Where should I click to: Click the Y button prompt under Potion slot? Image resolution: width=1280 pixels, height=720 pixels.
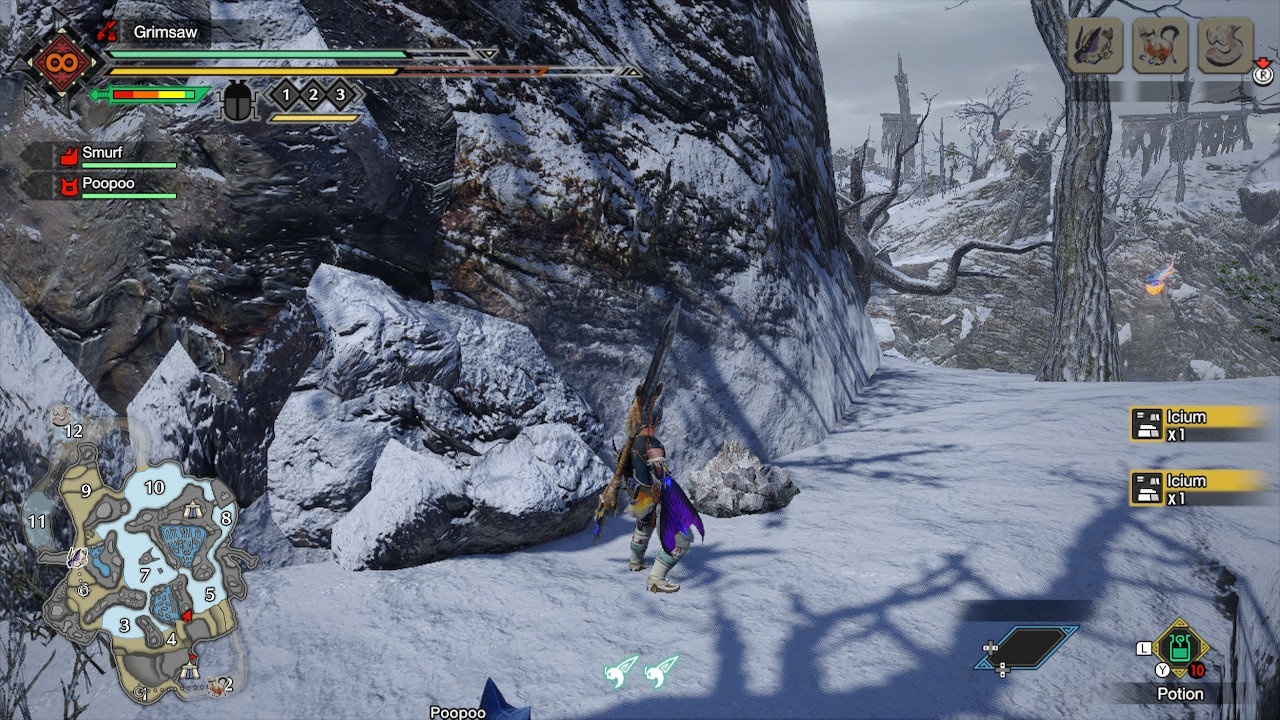pos(1162,669)
